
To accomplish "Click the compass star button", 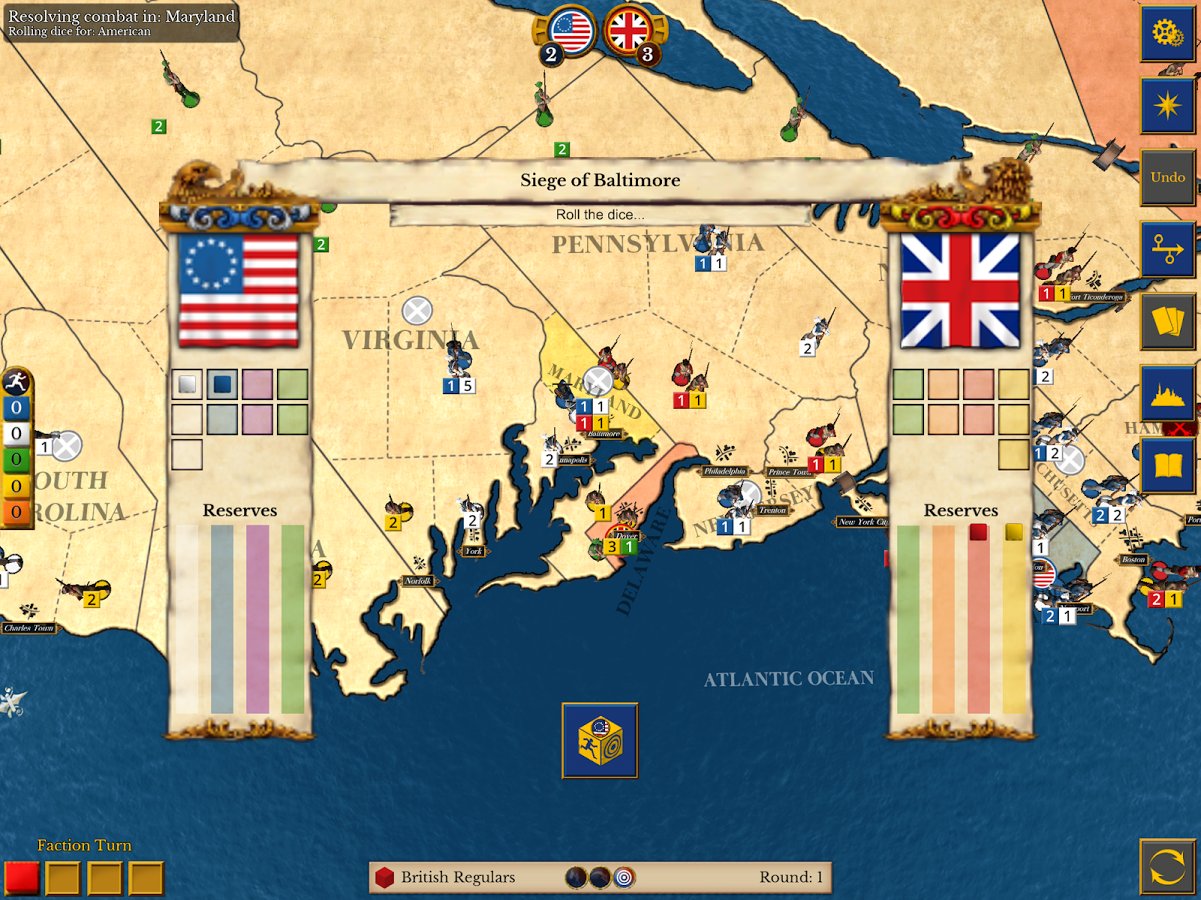I will (1167, 105).
